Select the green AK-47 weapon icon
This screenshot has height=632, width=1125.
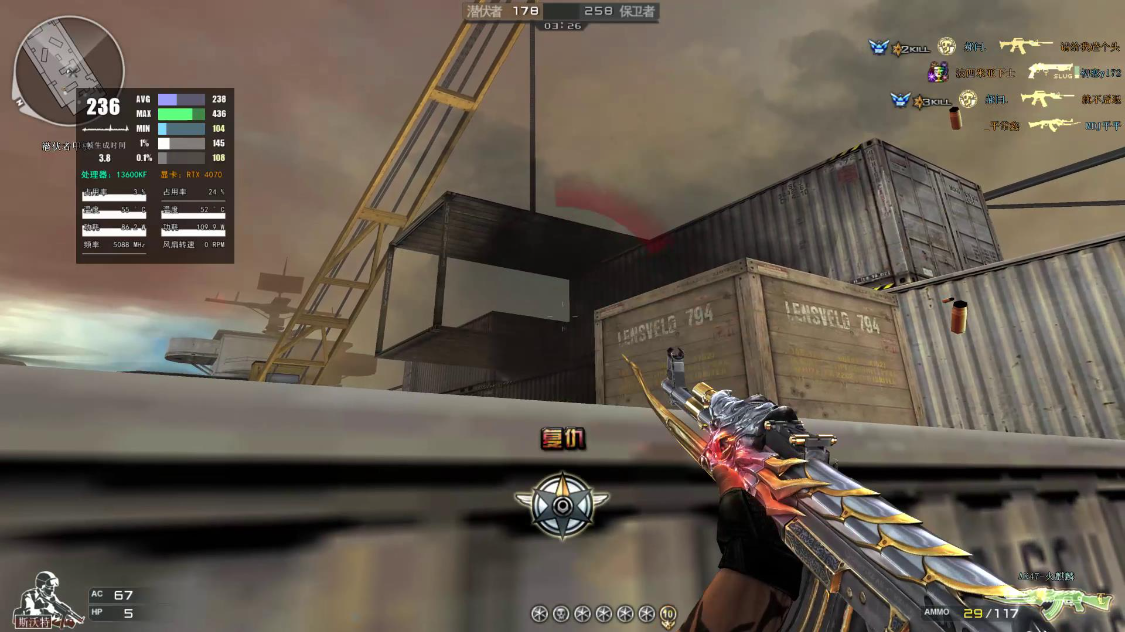pos(1075,601)
